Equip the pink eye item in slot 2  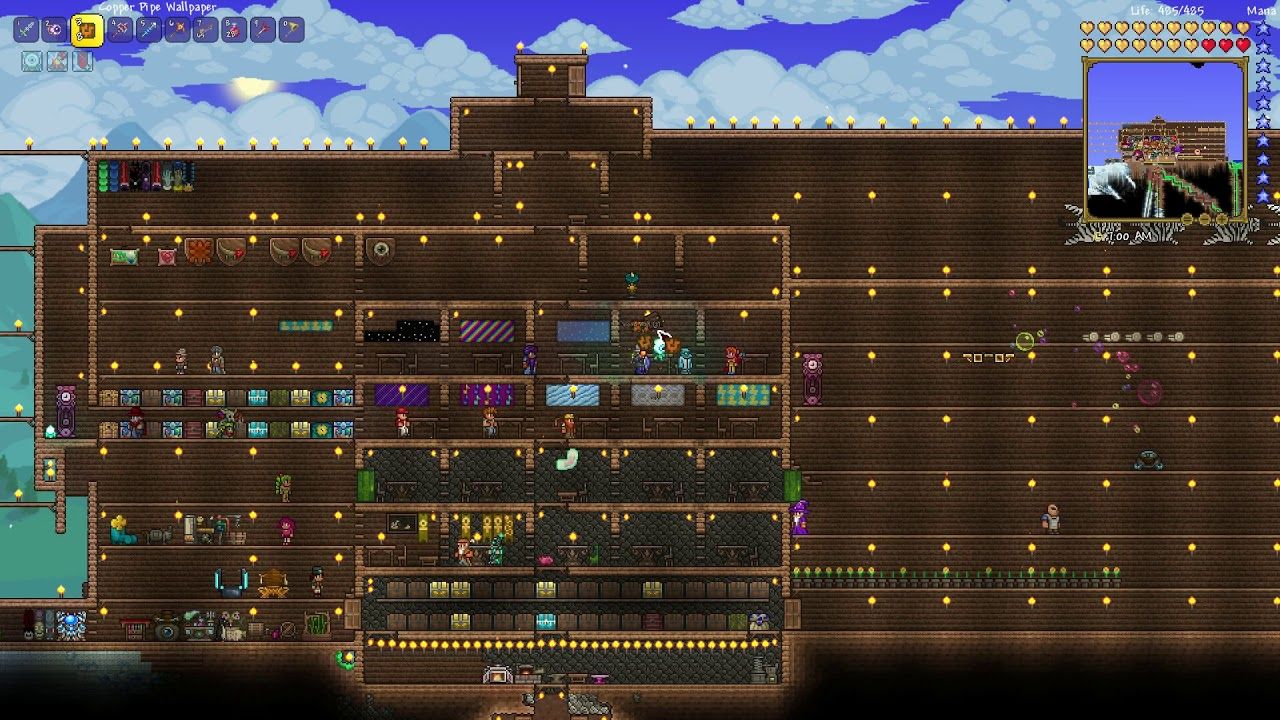pos(57,29)
